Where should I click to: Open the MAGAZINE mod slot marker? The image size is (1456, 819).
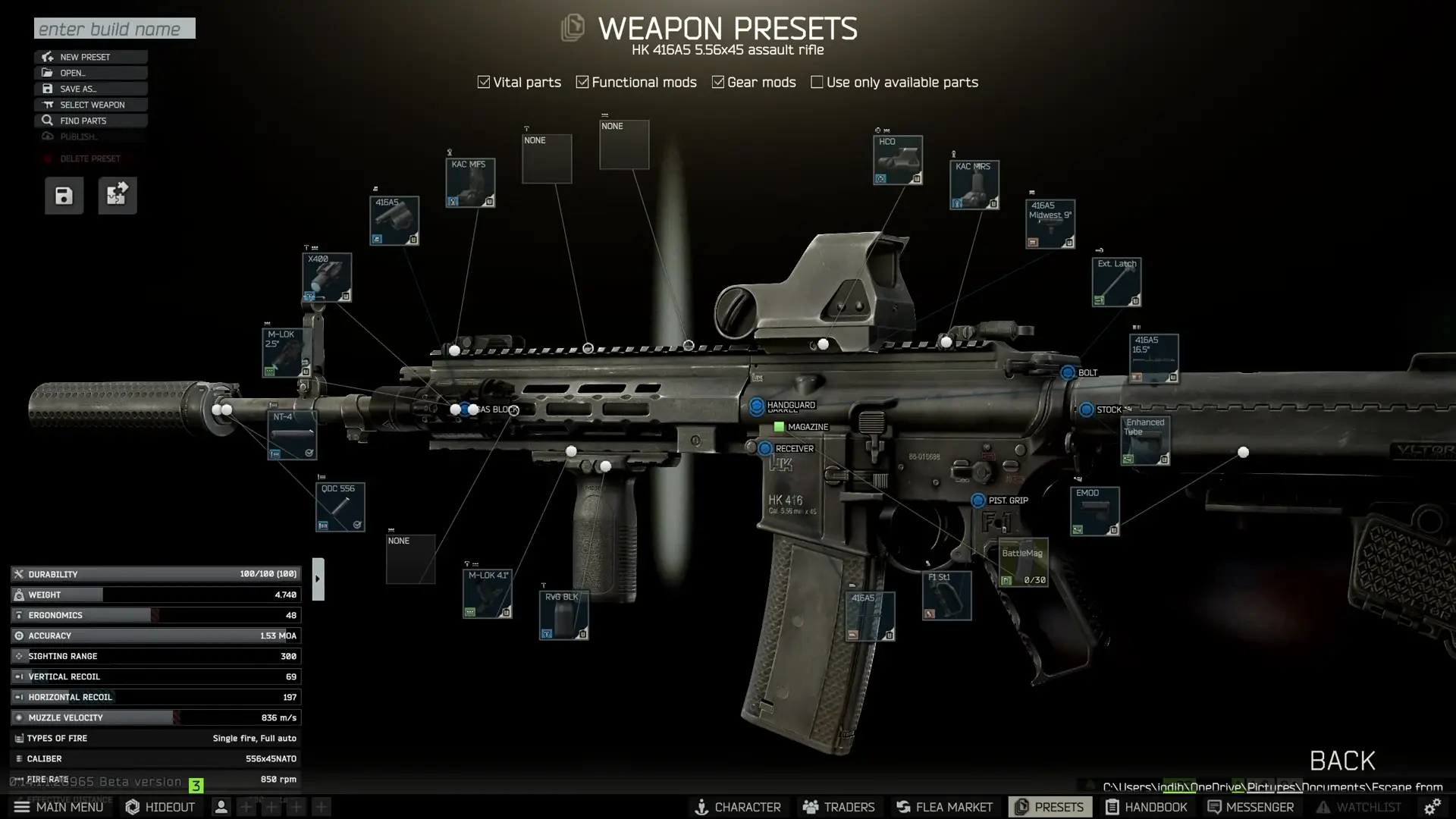click(x=778, y=427)
